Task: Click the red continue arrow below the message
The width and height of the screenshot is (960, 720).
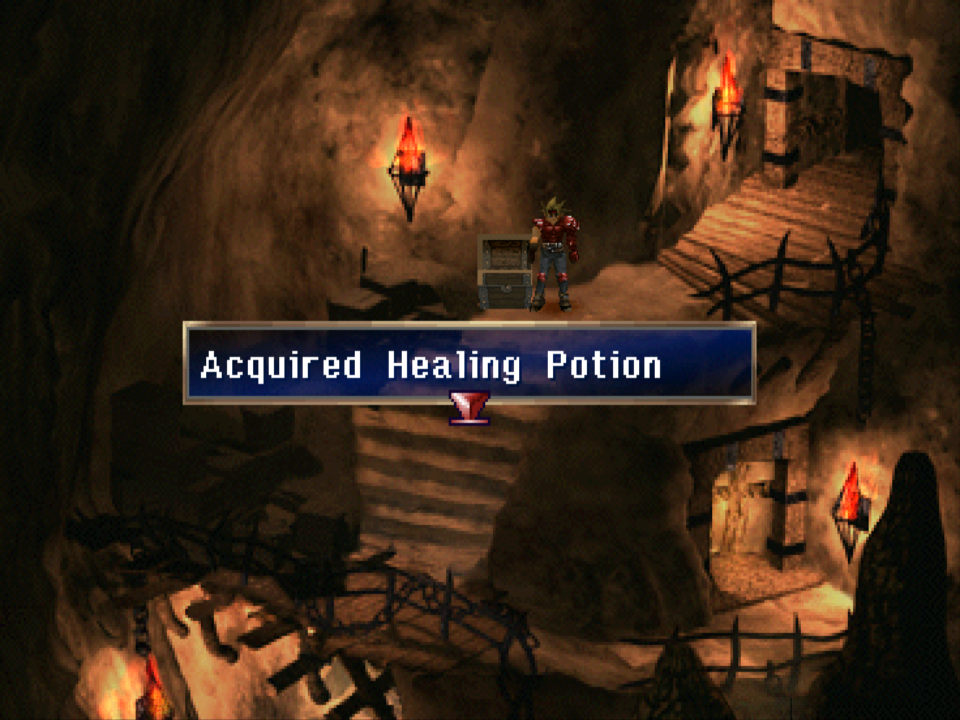Action: [x=468, y=408]
